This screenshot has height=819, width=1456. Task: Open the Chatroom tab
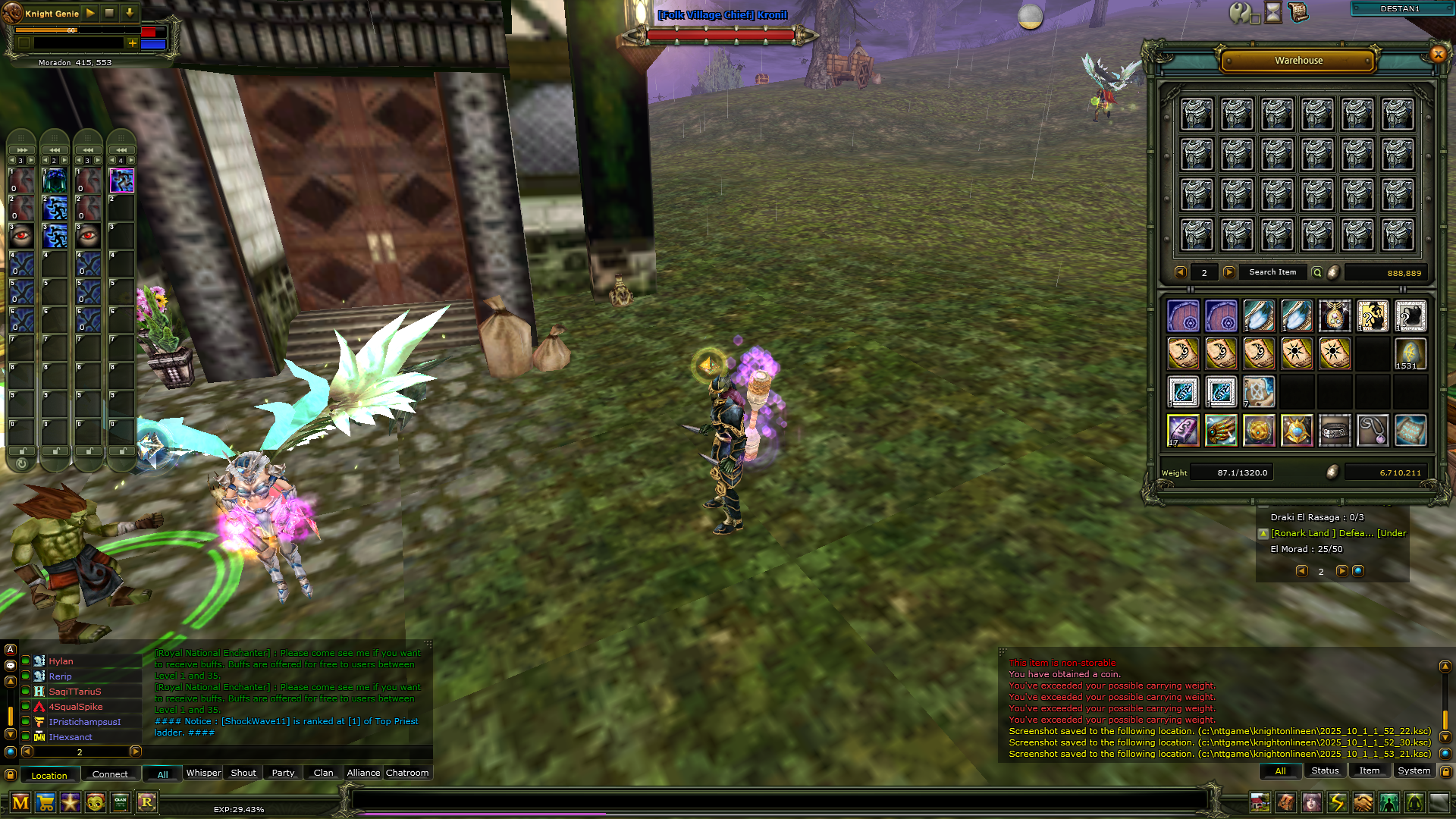[407, 773]
